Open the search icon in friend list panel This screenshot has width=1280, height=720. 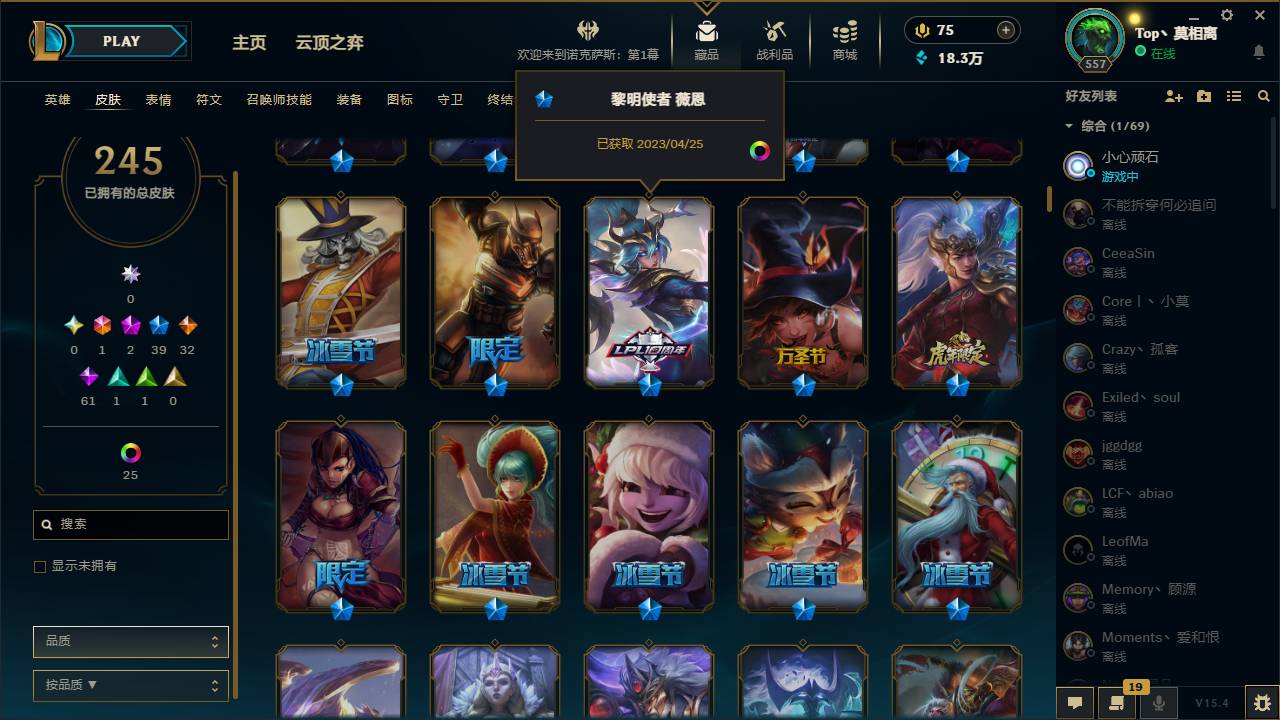pos(1264,95)
